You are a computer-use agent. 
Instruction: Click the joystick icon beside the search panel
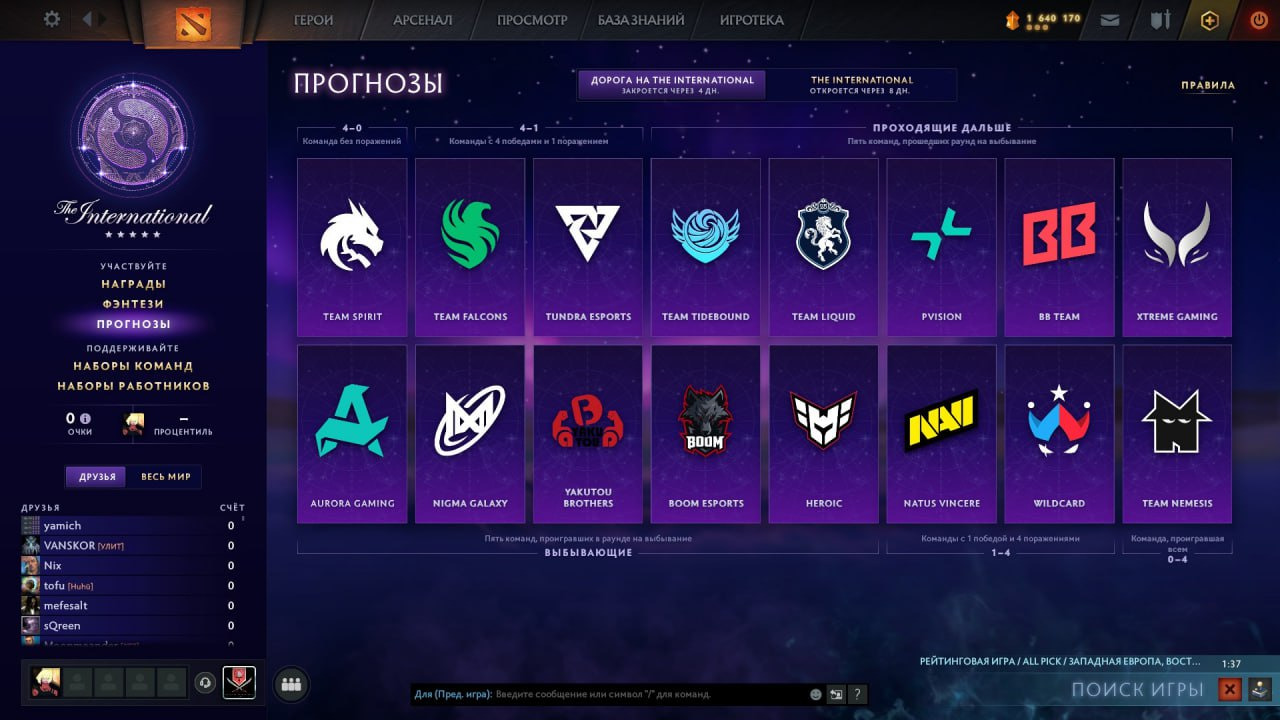pyautogui.click(x=1259, y=690)
